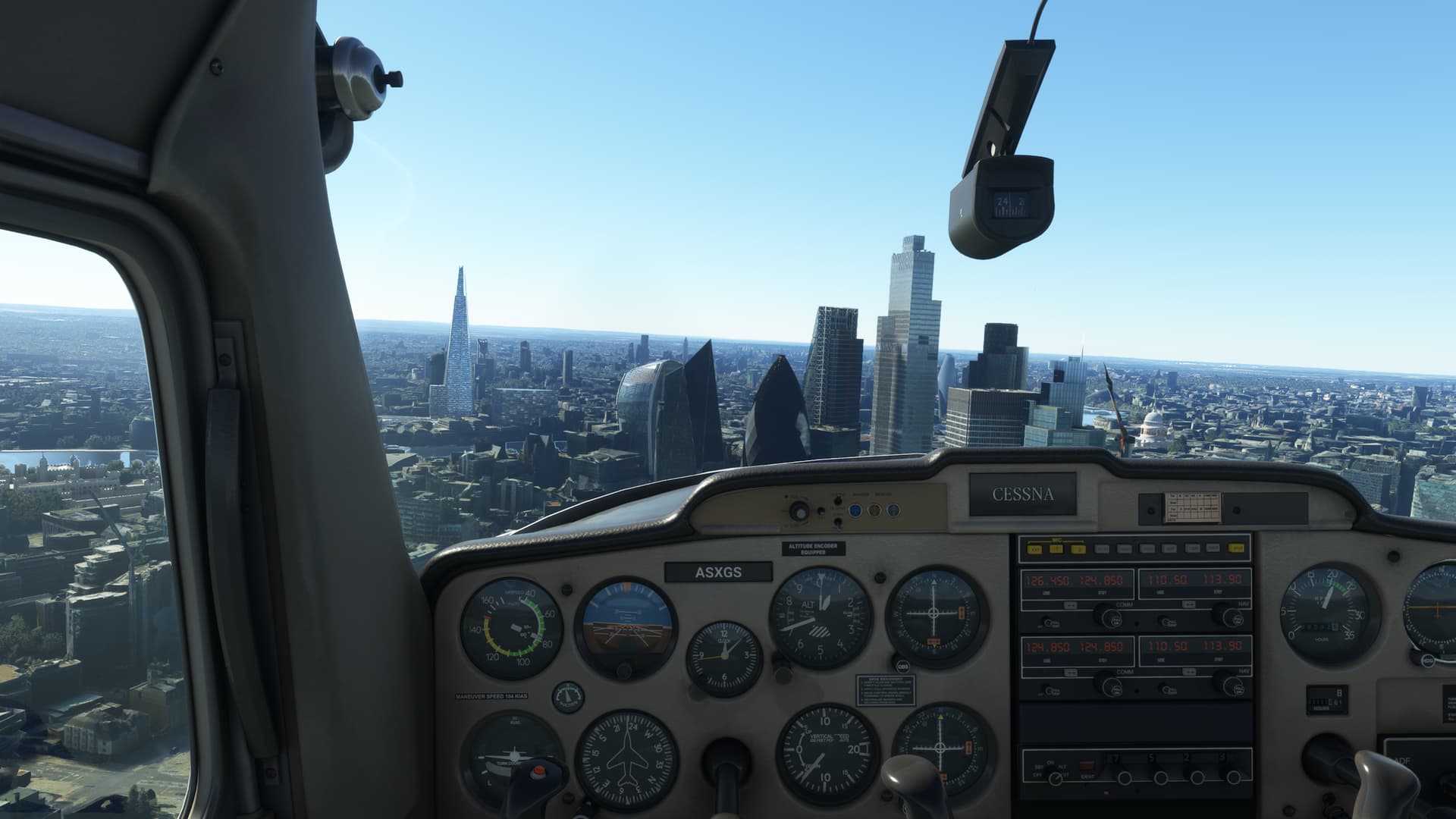Image resolution: width=1456 pixels, height=819 pixels.
Task: Swap the COM2 active and standby frequencies
Action: pos(1071,672)
